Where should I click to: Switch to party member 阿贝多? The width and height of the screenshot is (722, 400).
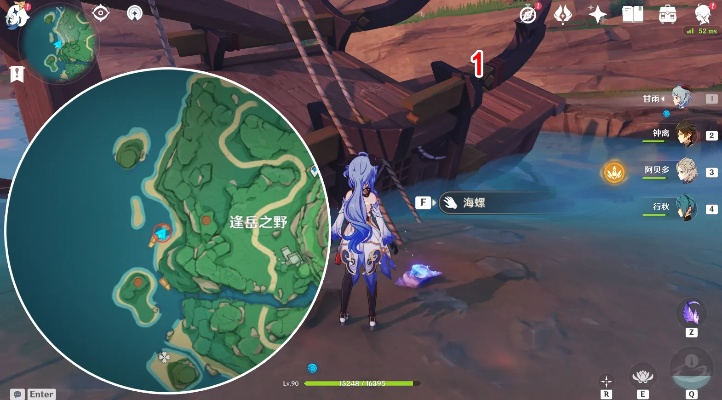[x=685, y=171]
